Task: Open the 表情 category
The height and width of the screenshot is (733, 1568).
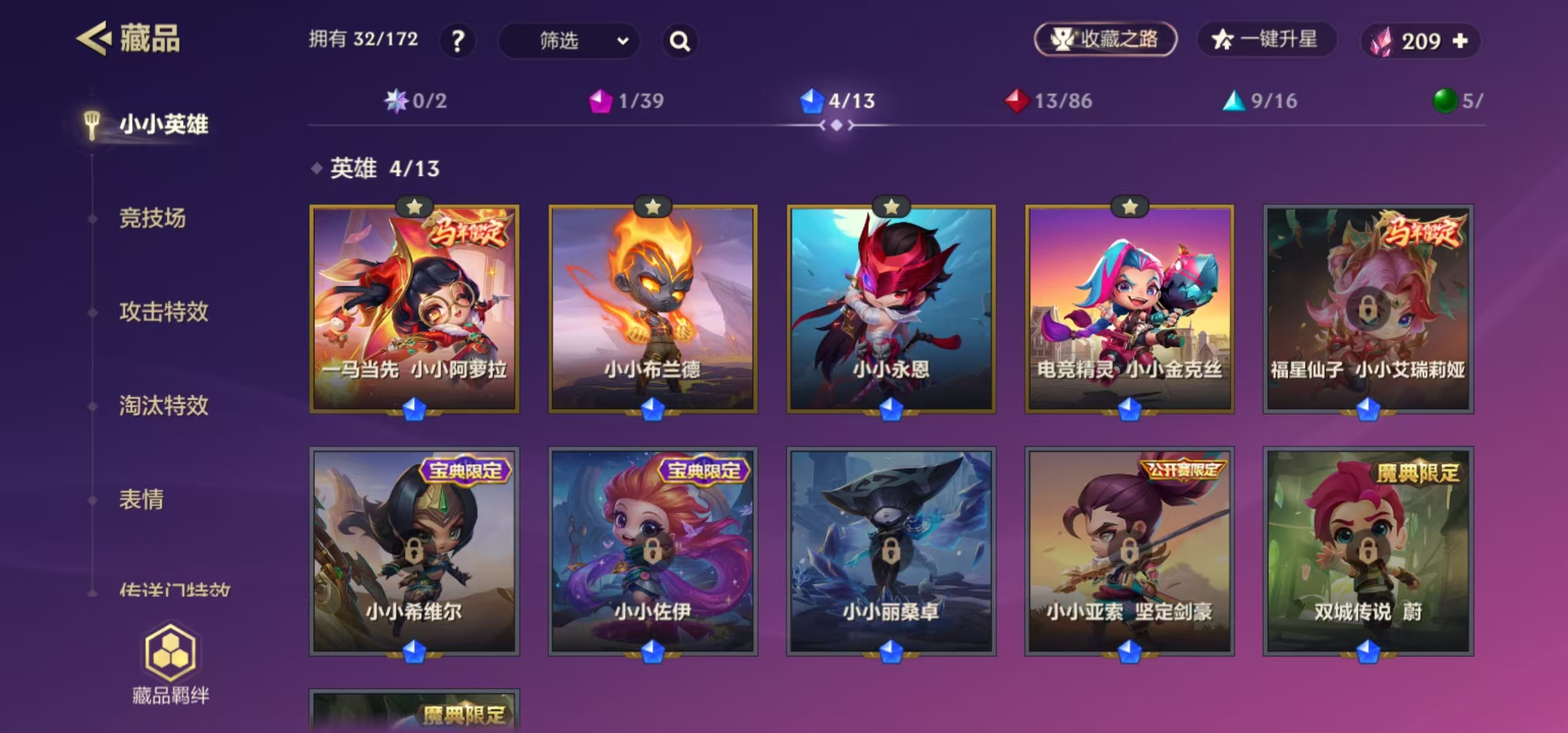Action: tap(141, 500)
